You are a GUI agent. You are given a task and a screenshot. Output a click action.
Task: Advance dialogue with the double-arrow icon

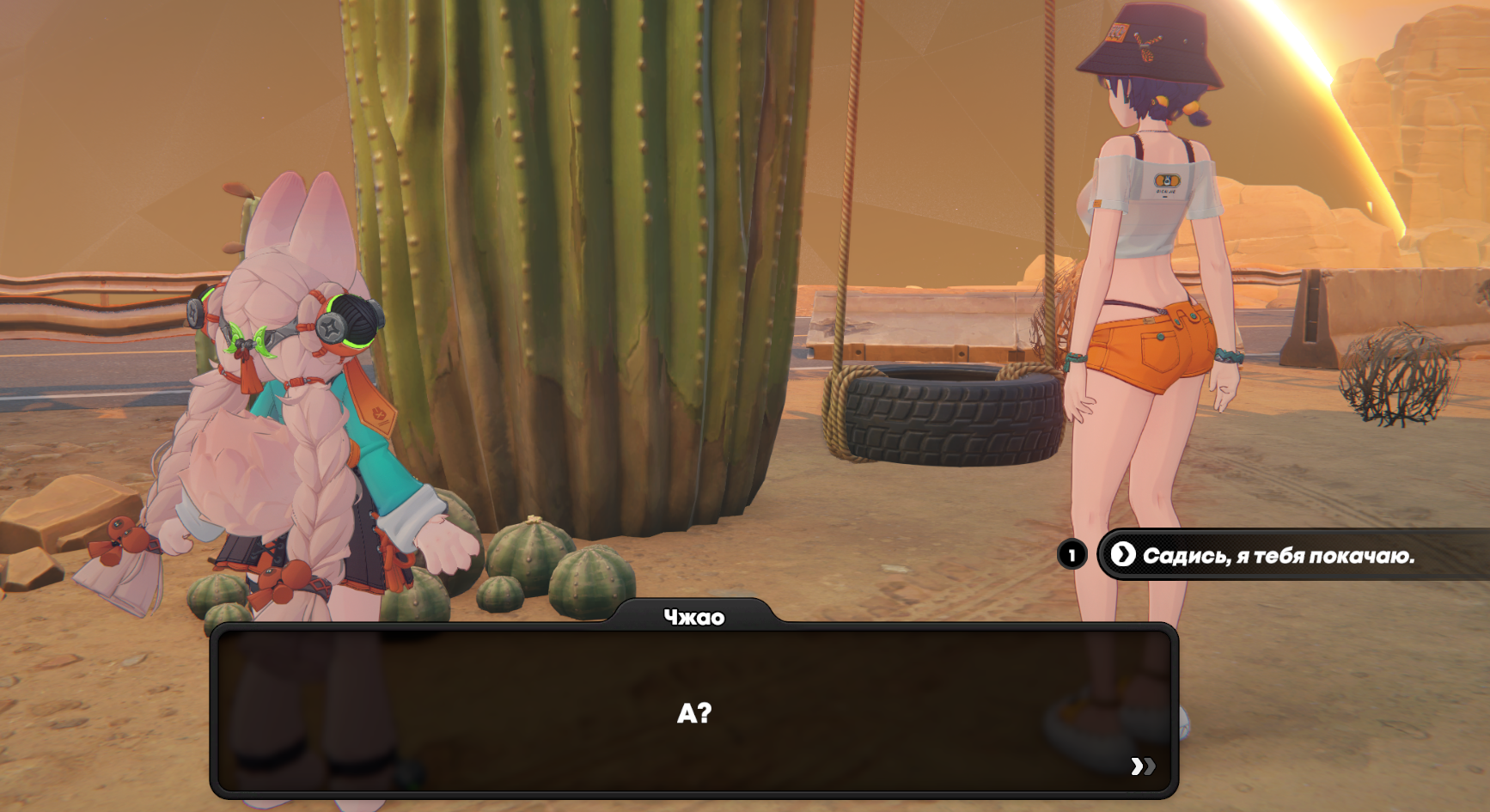tap(1142, 766)
